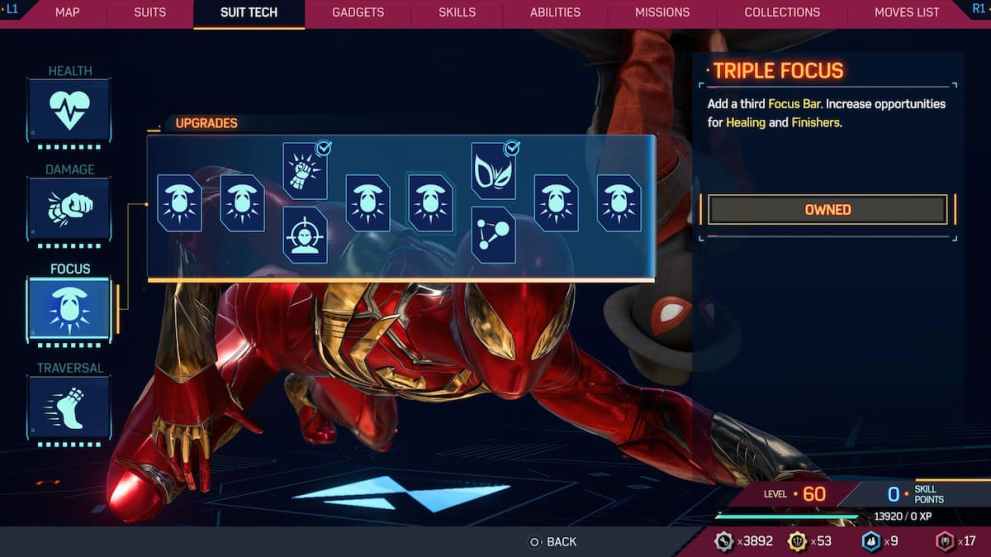Select the Suit Tech tab
The image size is (991, 557).
pyautogui.click(x=249, y=13)
